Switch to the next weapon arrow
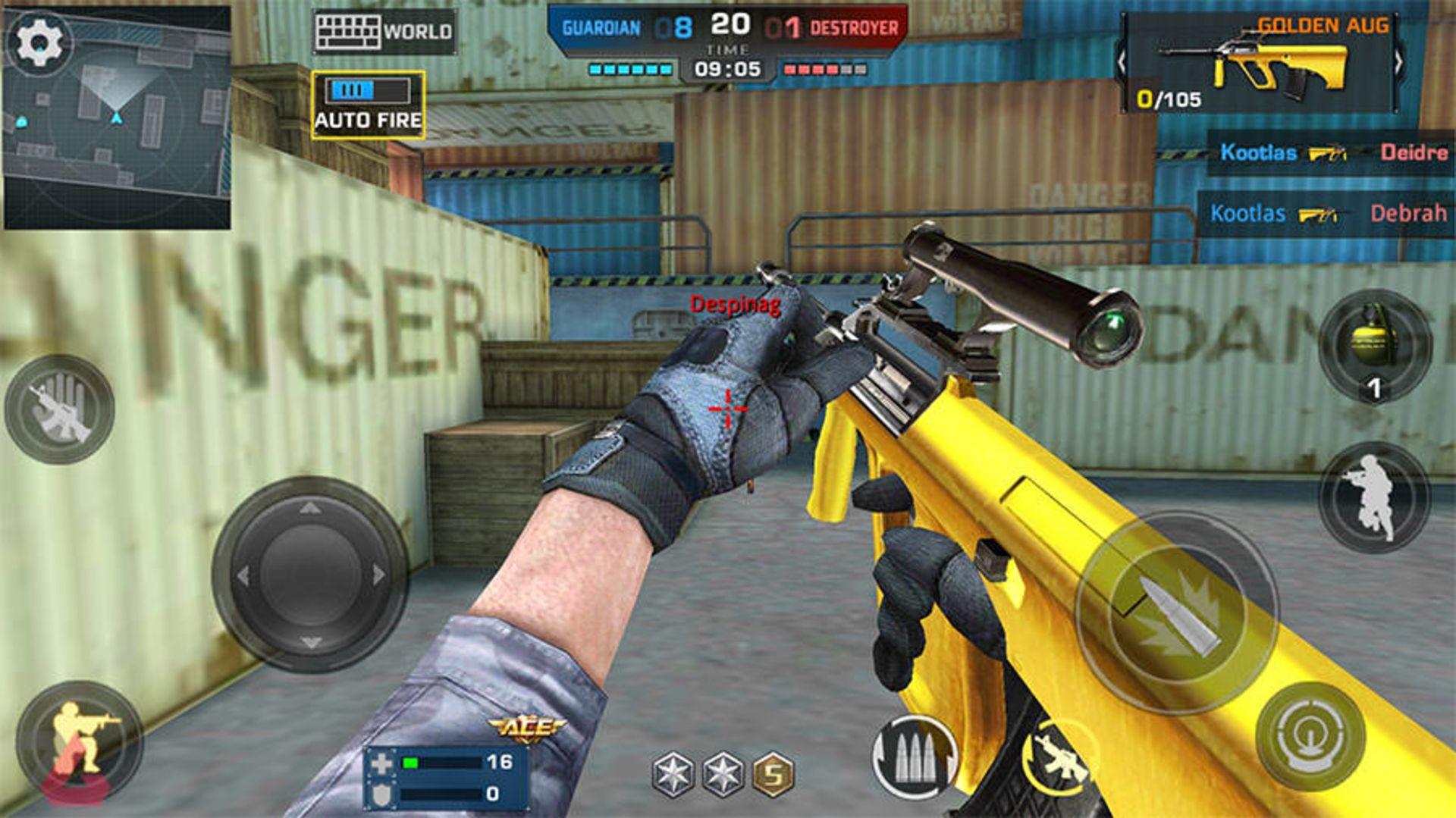This screenshot has width=1456, height=818. 1398,62
